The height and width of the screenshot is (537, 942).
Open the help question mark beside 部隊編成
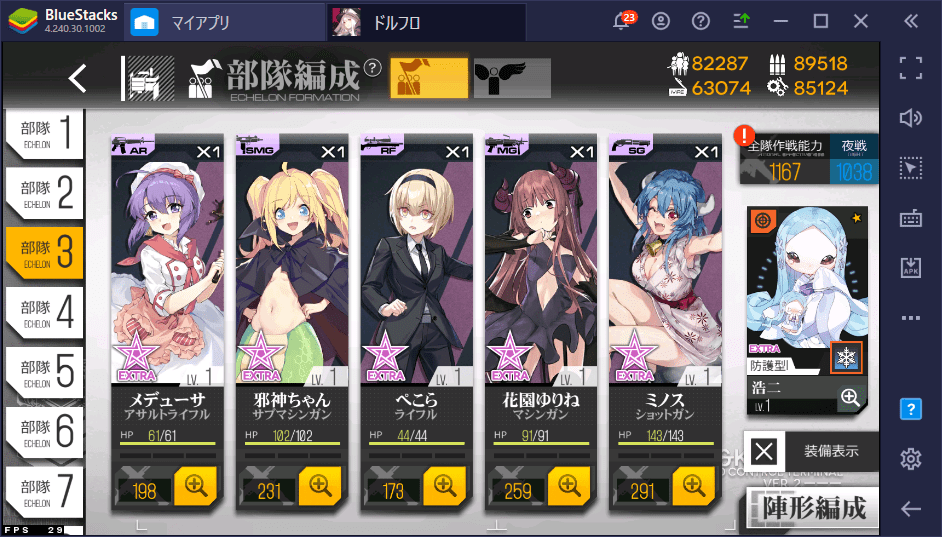click(372, 68)
